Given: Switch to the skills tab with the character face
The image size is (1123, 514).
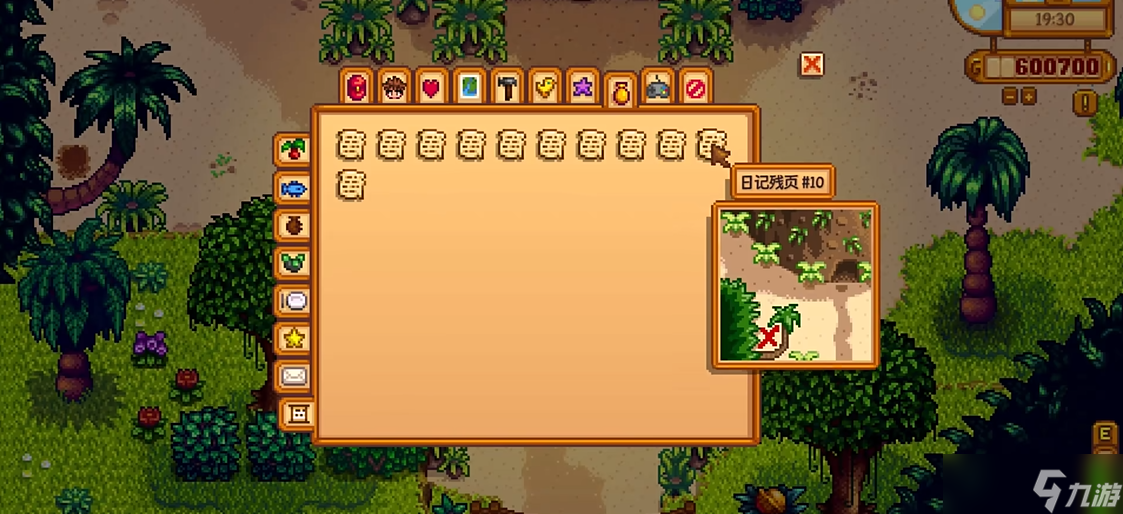Looking at the screenshot, I should (393, 88).
